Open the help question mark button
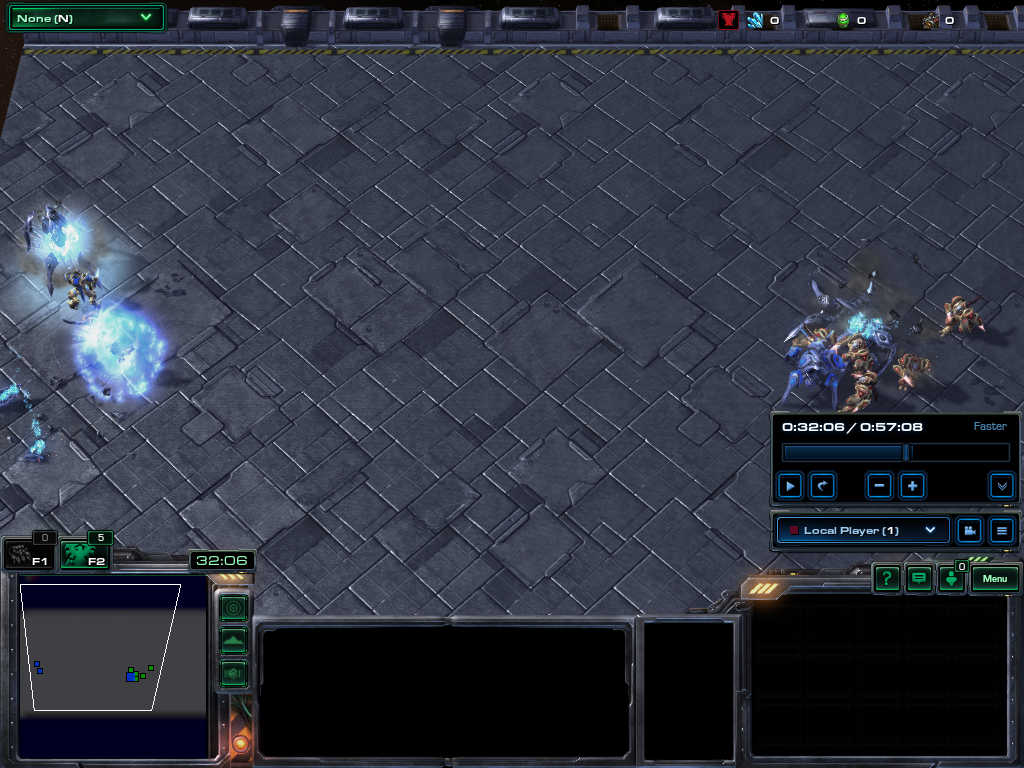This screenshot has height=768, width=1024. point(887,578)
